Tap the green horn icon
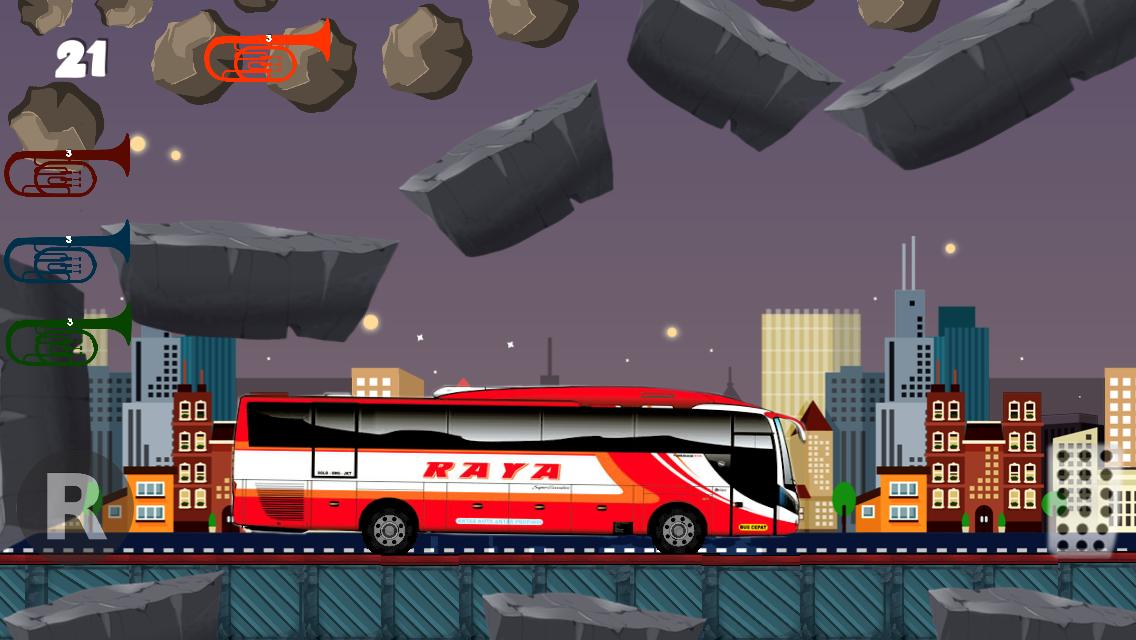Screen dimensions: 1136x640 [x=66, y=337]
